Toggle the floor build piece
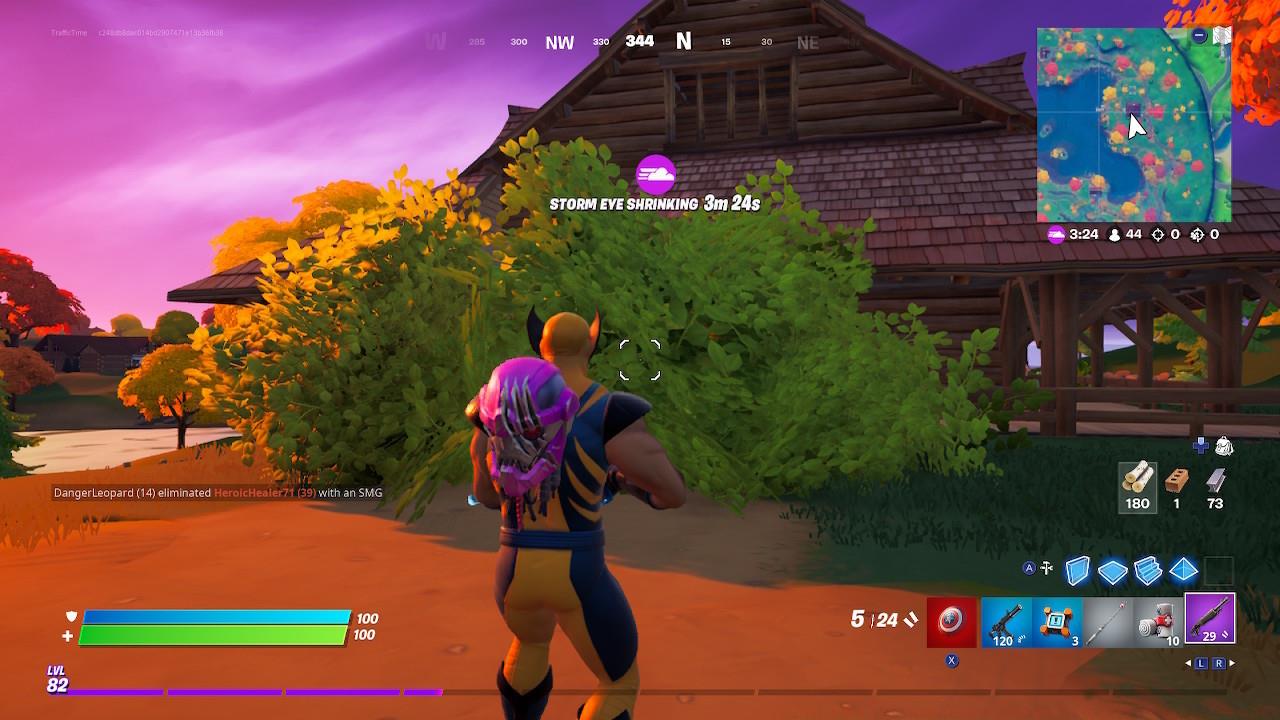The image size is (1280, 720). (1113, 568)
